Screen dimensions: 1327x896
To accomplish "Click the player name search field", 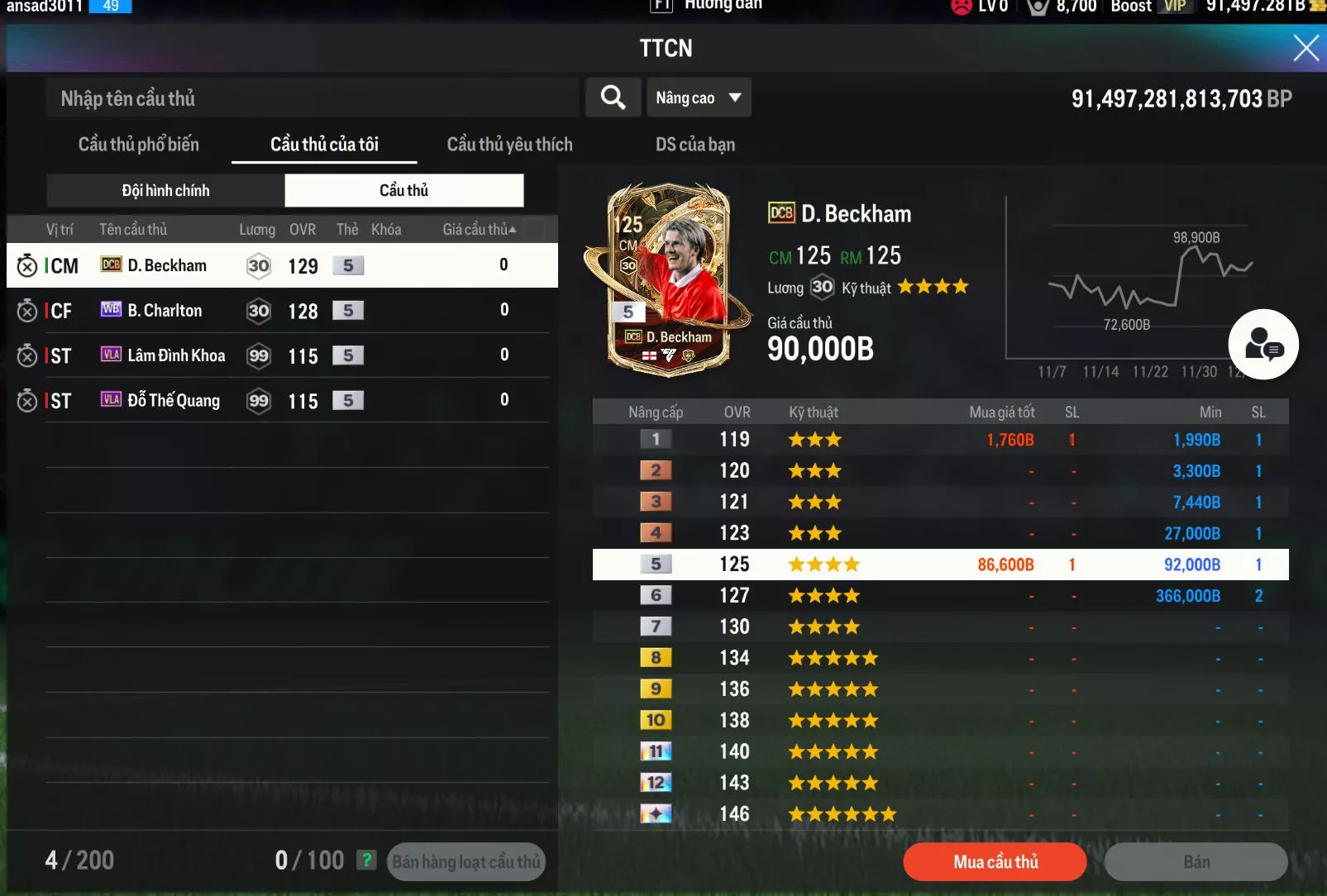I will [x=314, y=98].
